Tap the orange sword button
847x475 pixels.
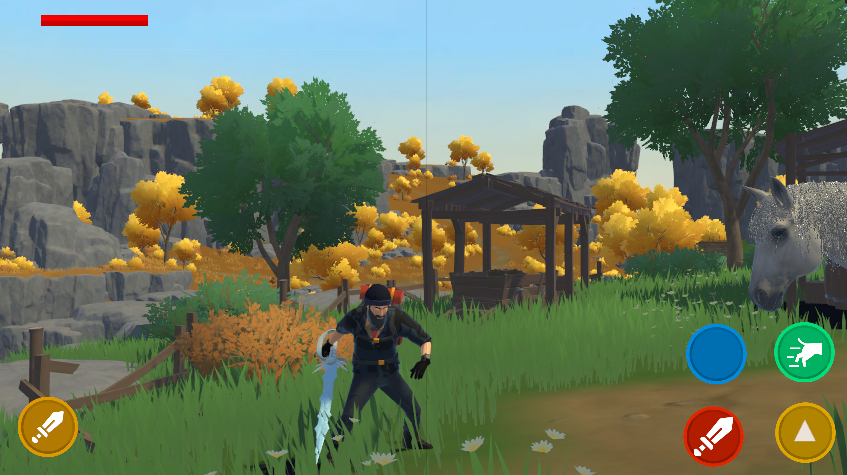pyautogui.click(x=47, y=427)
